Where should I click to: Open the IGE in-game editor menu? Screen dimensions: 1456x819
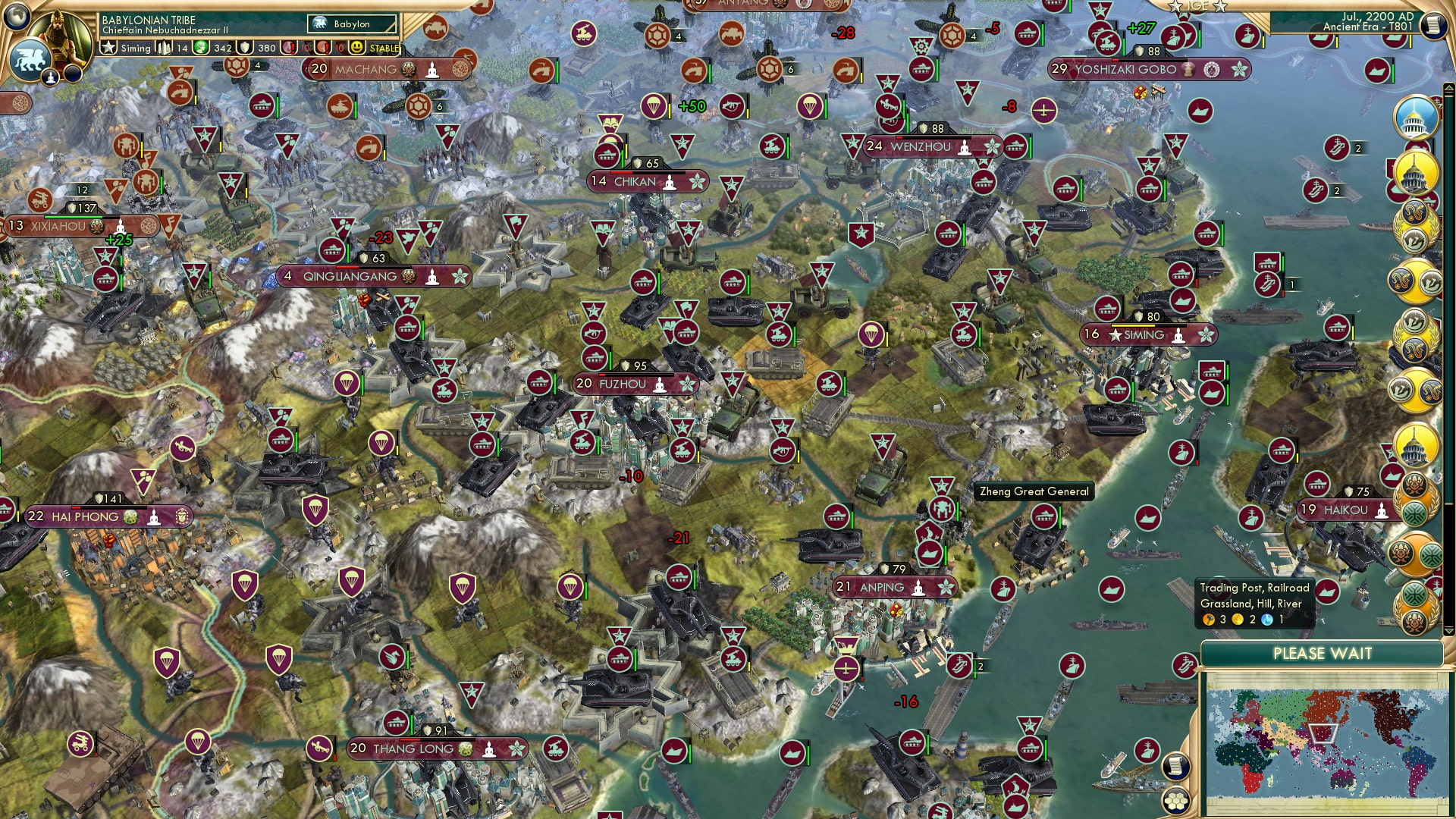(x=1197, y=8)
